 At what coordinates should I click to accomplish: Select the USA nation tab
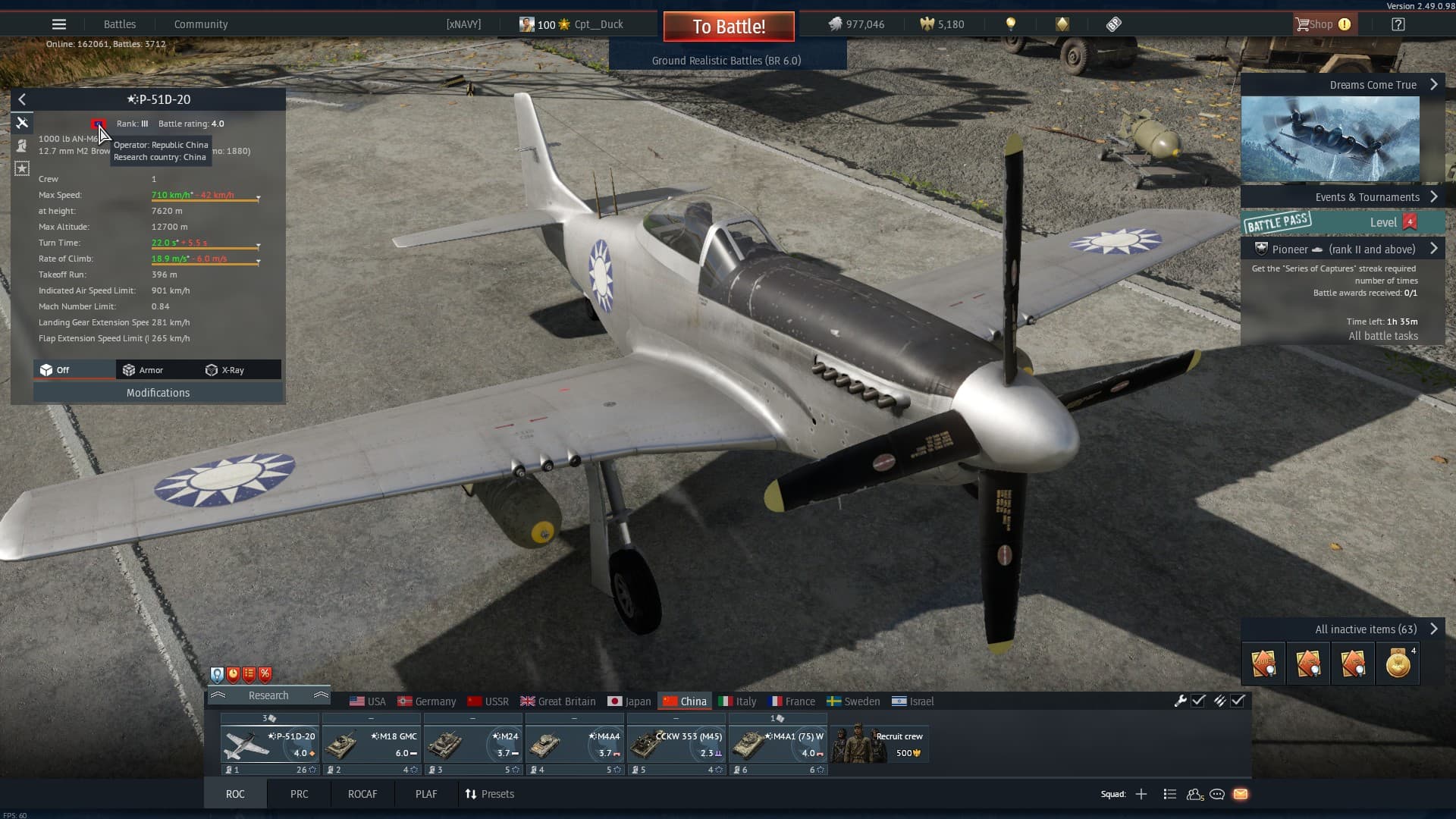368,701
